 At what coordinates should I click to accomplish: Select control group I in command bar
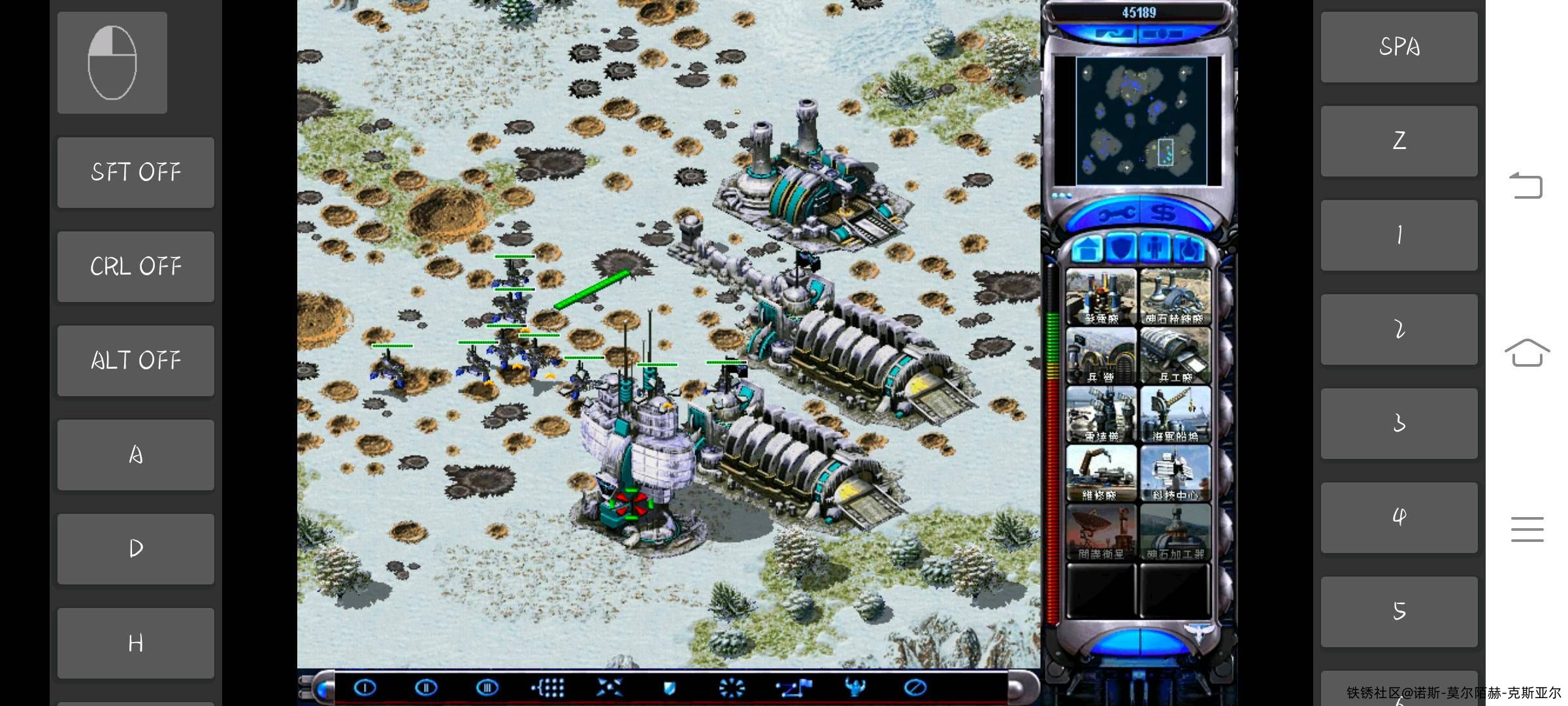point(365,688)
